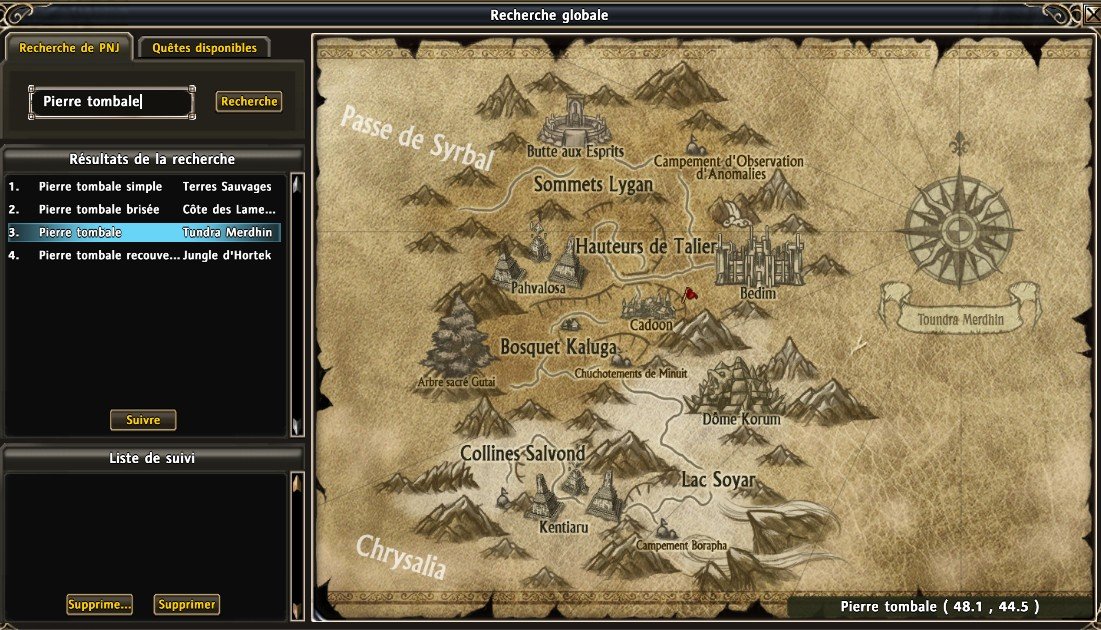Switch to the Recherche de PNJ tab

68,48
